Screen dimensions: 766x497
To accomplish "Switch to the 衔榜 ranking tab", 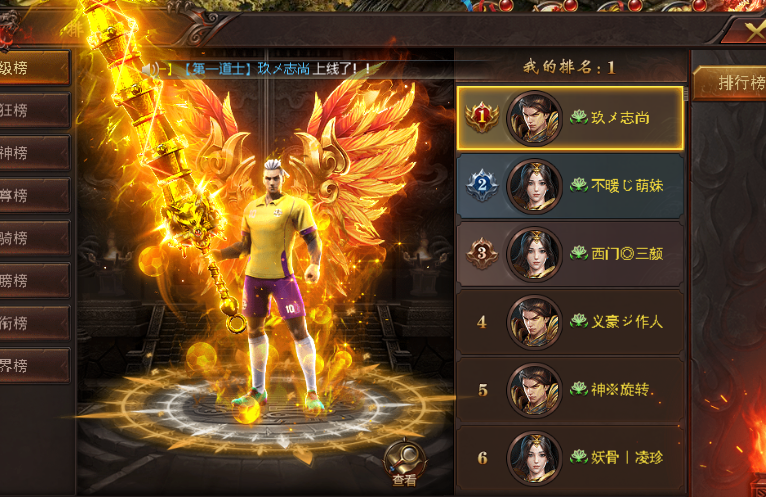I will point(34,323).
